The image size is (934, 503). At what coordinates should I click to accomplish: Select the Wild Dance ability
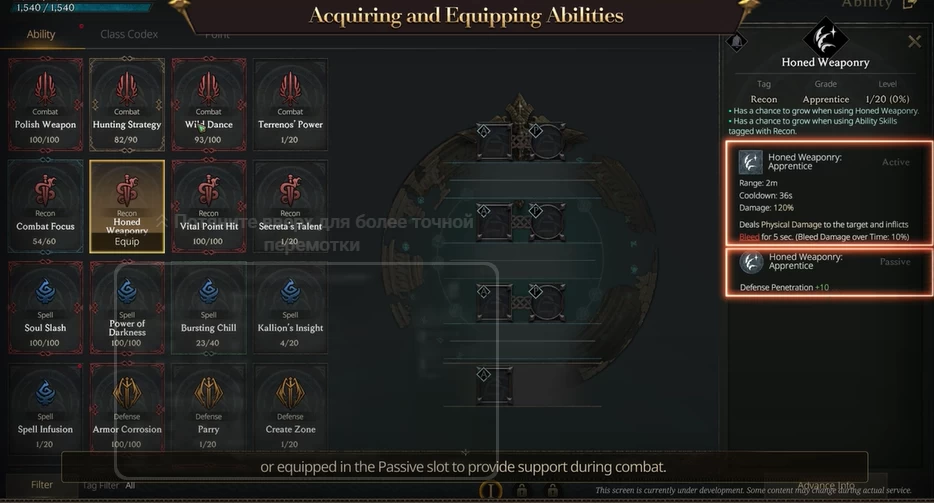tap(209, 98)
